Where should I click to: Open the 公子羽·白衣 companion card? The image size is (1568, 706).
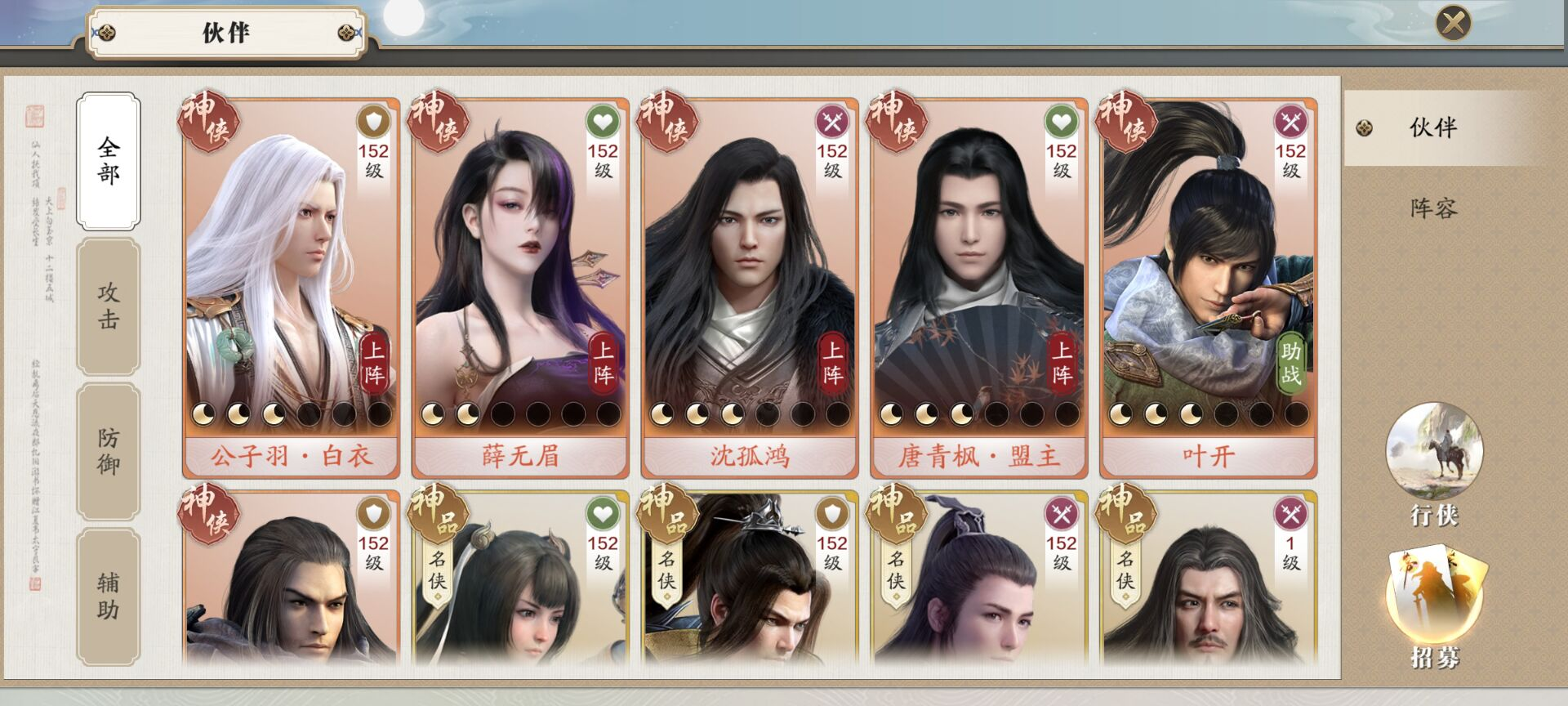(291, 288)
